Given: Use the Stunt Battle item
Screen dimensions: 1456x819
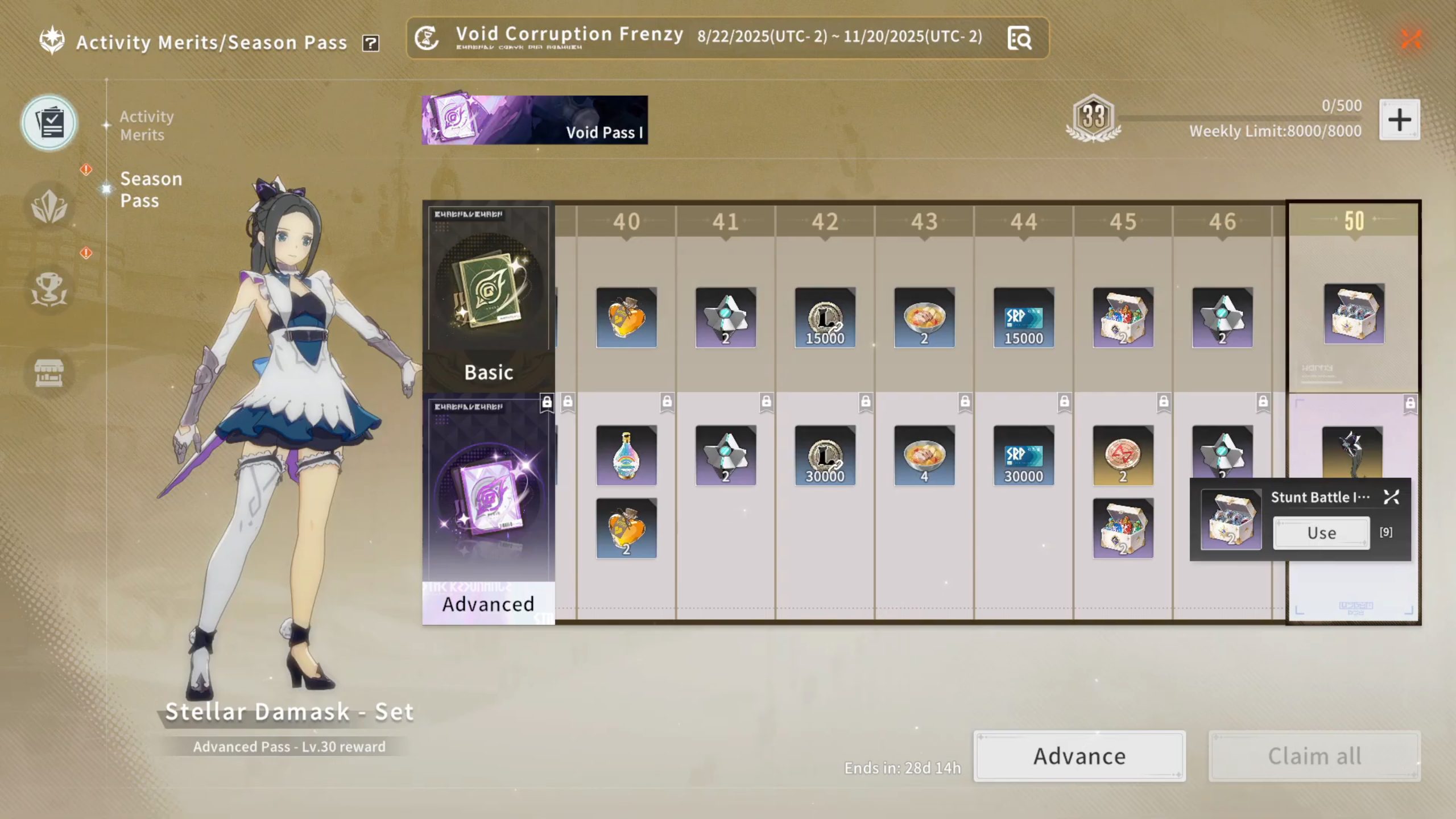Looking at the screenshot, I should tap(1321, 533).
